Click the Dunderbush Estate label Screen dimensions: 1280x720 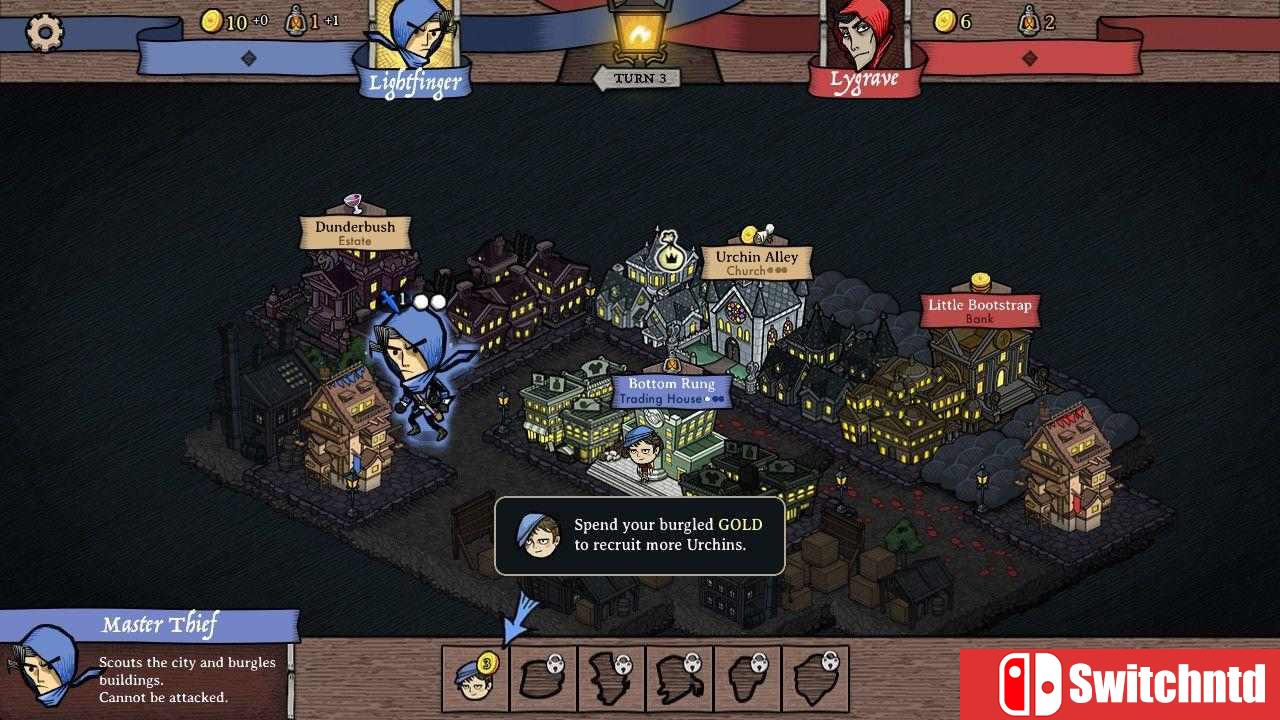tap(355, 230)
